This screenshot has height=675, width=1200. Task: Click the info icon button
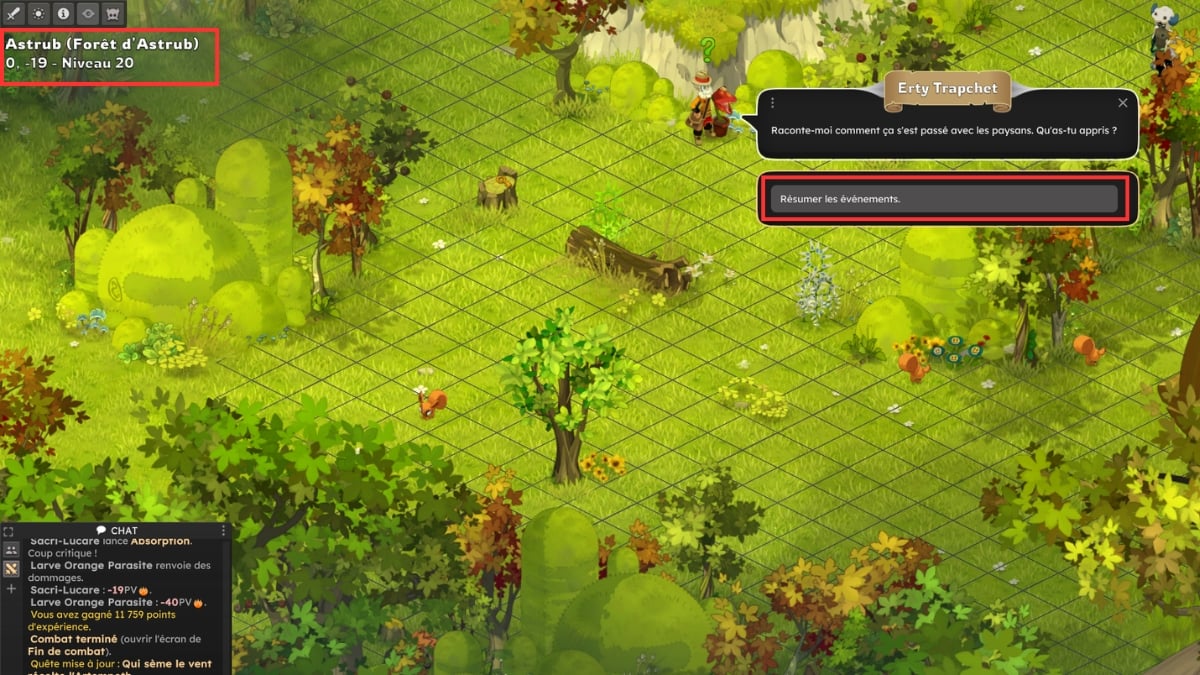pos(63,14)
